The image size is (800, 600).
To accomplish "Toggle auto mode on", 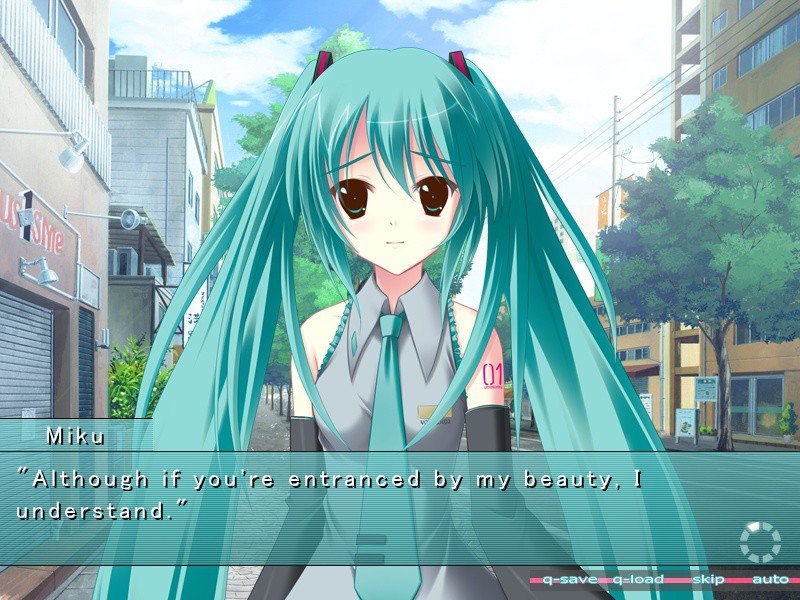I will [770, 580].
